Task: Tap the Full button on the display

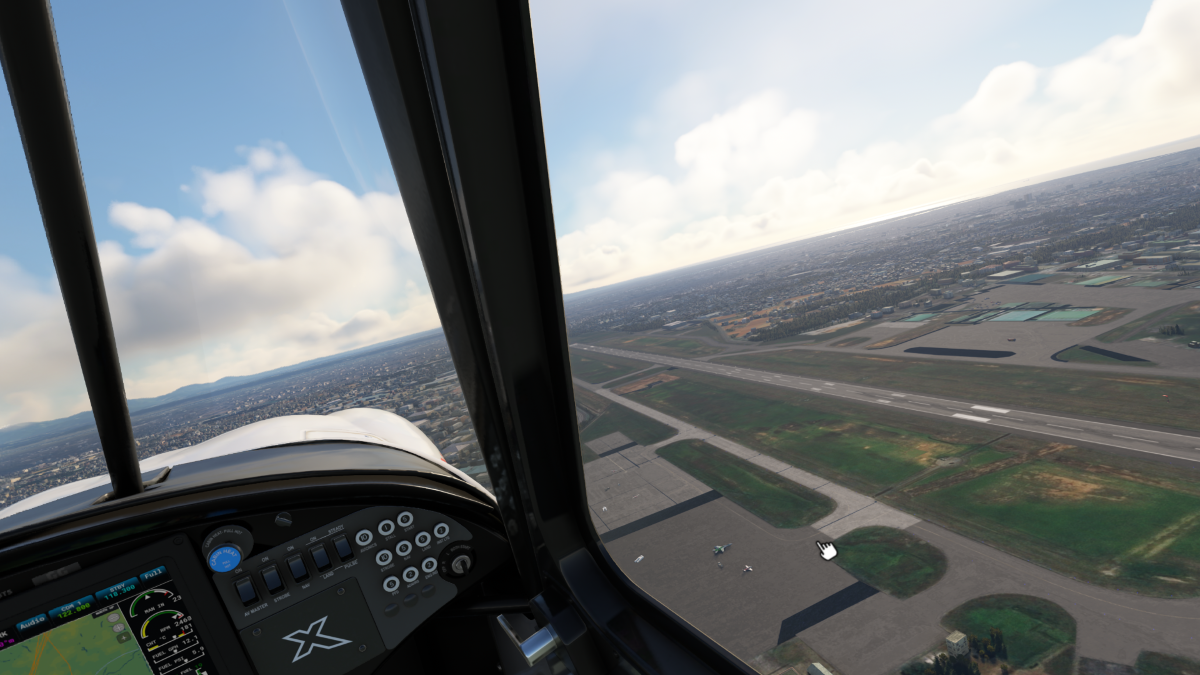Action: tap(153, 575)
